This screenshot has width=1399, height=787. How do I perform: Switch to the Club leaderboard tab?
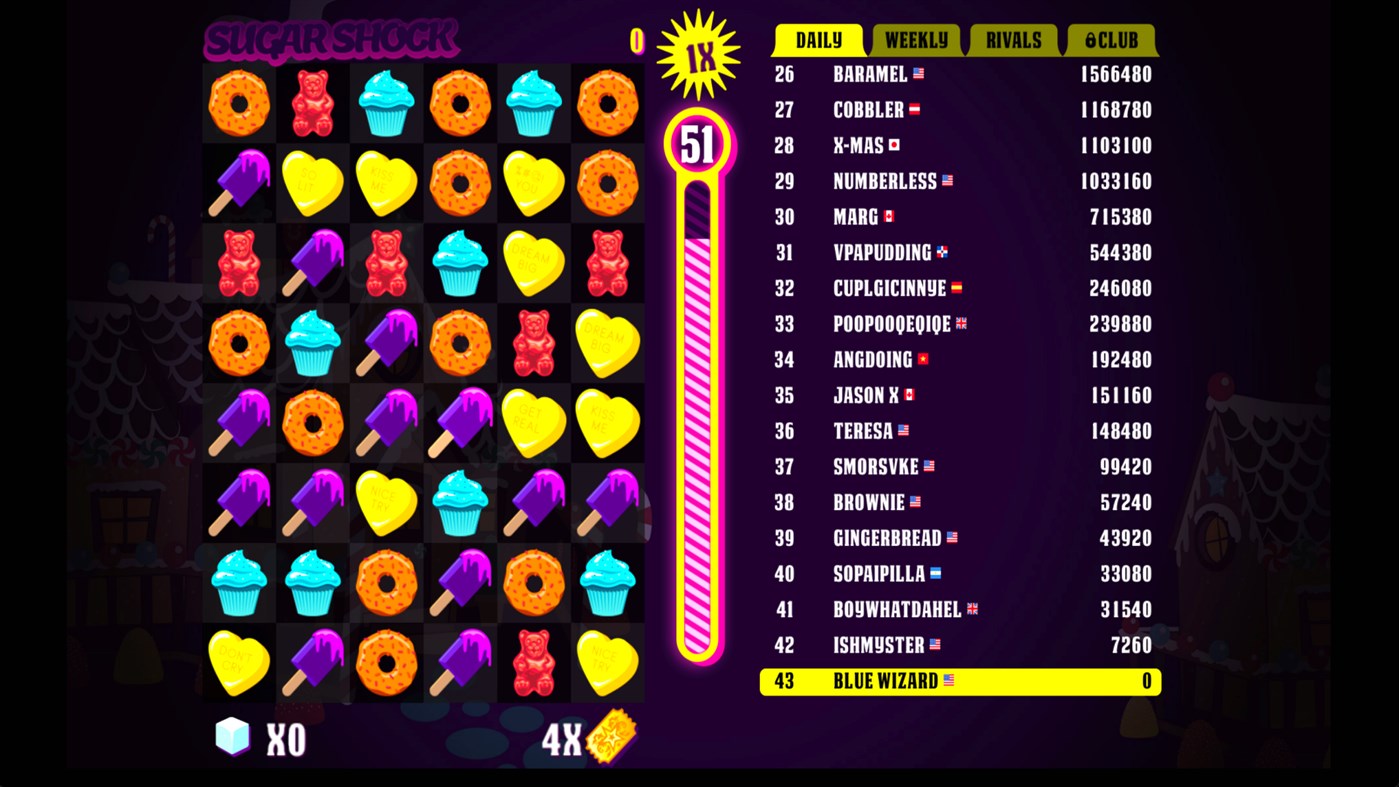tap(1110, 41)
